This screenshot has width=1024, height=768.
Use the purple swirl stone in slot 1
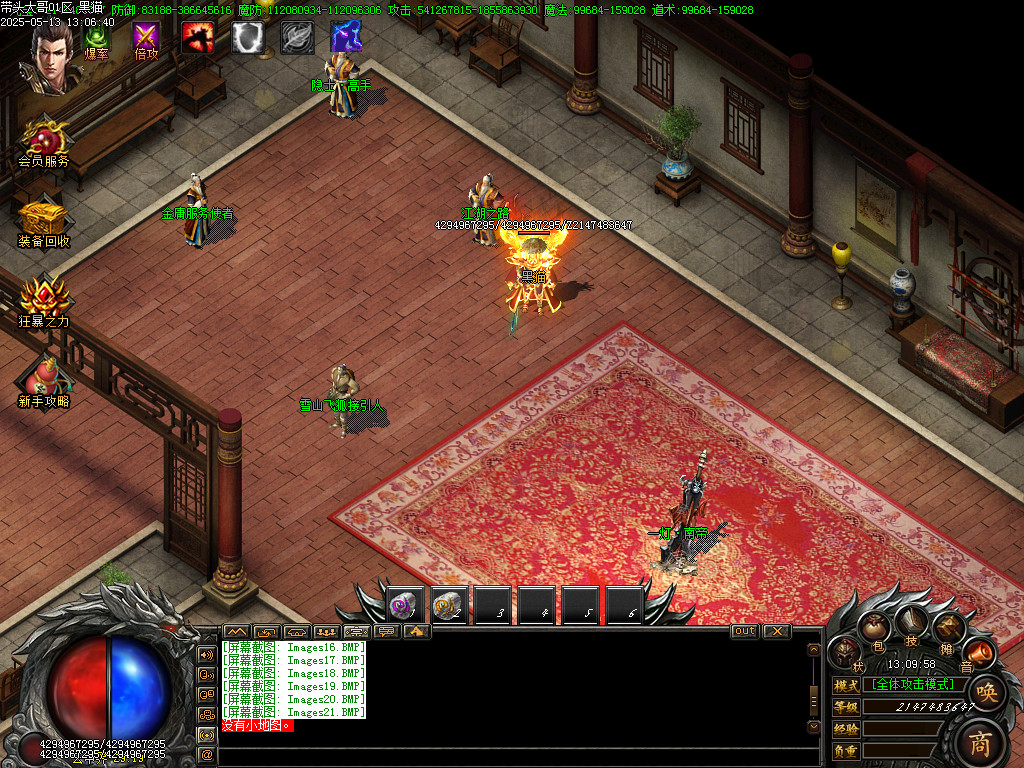[x=405, y=605]
